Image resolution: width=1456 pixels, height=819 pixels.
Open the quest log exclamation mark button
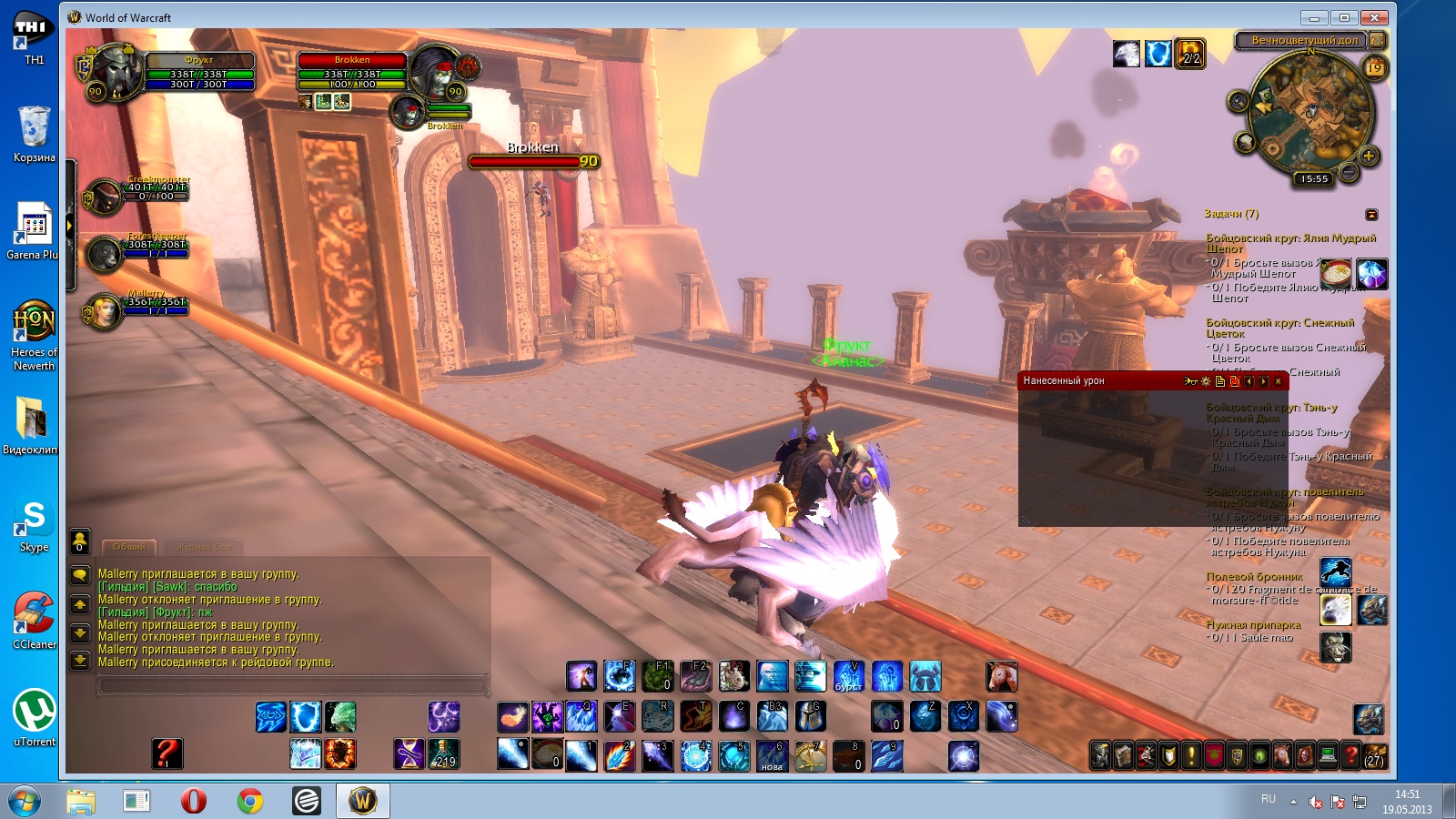(x=1191, y=754)
